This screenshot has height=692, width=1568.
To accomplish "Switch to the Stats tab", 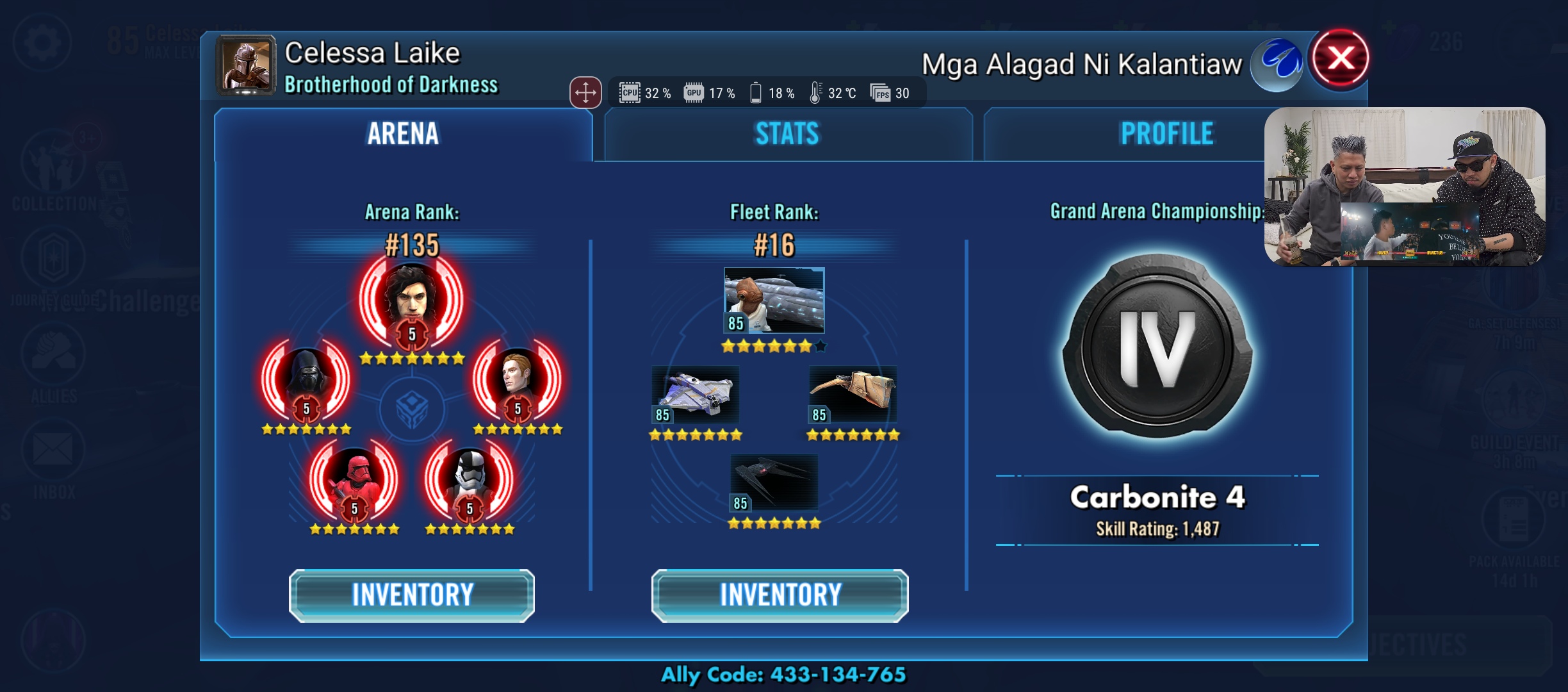I will click(787, 134).
